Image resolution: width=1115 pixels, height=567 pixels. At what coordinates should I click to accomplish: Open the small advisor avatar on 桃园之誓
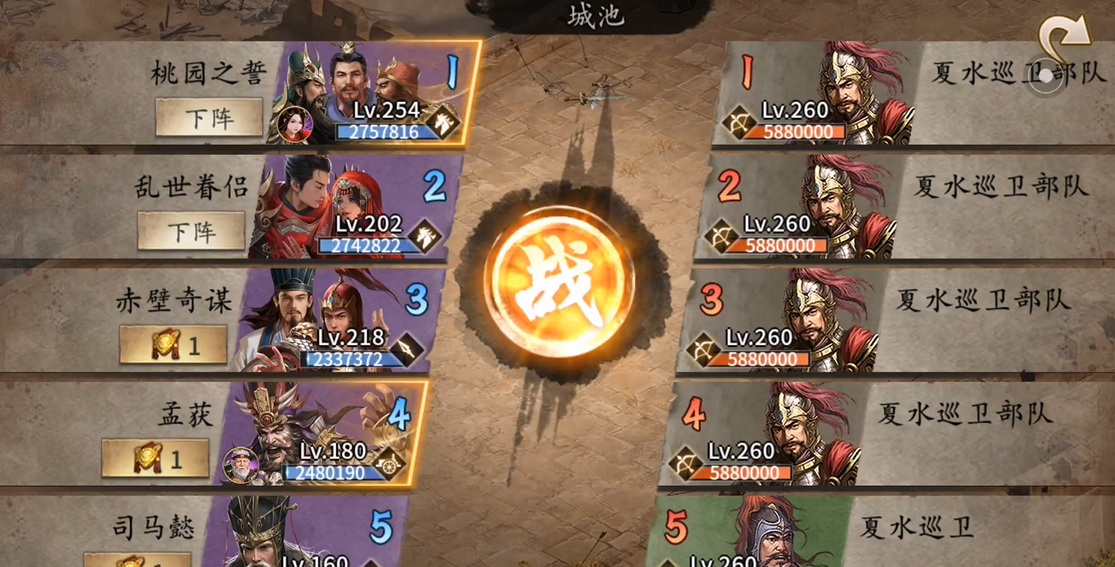(295, 125)
